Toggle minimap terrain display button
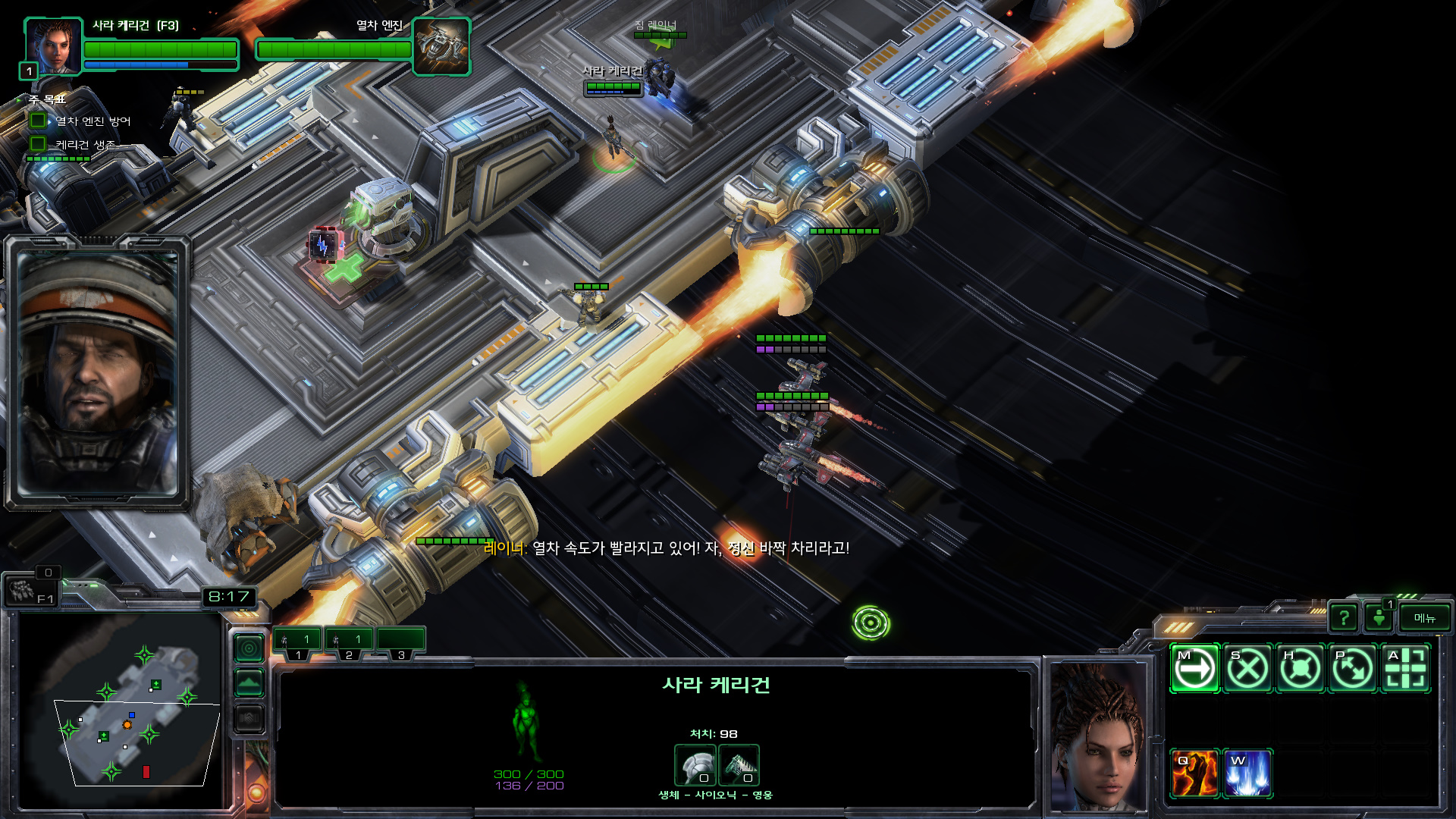 [249, 683]
